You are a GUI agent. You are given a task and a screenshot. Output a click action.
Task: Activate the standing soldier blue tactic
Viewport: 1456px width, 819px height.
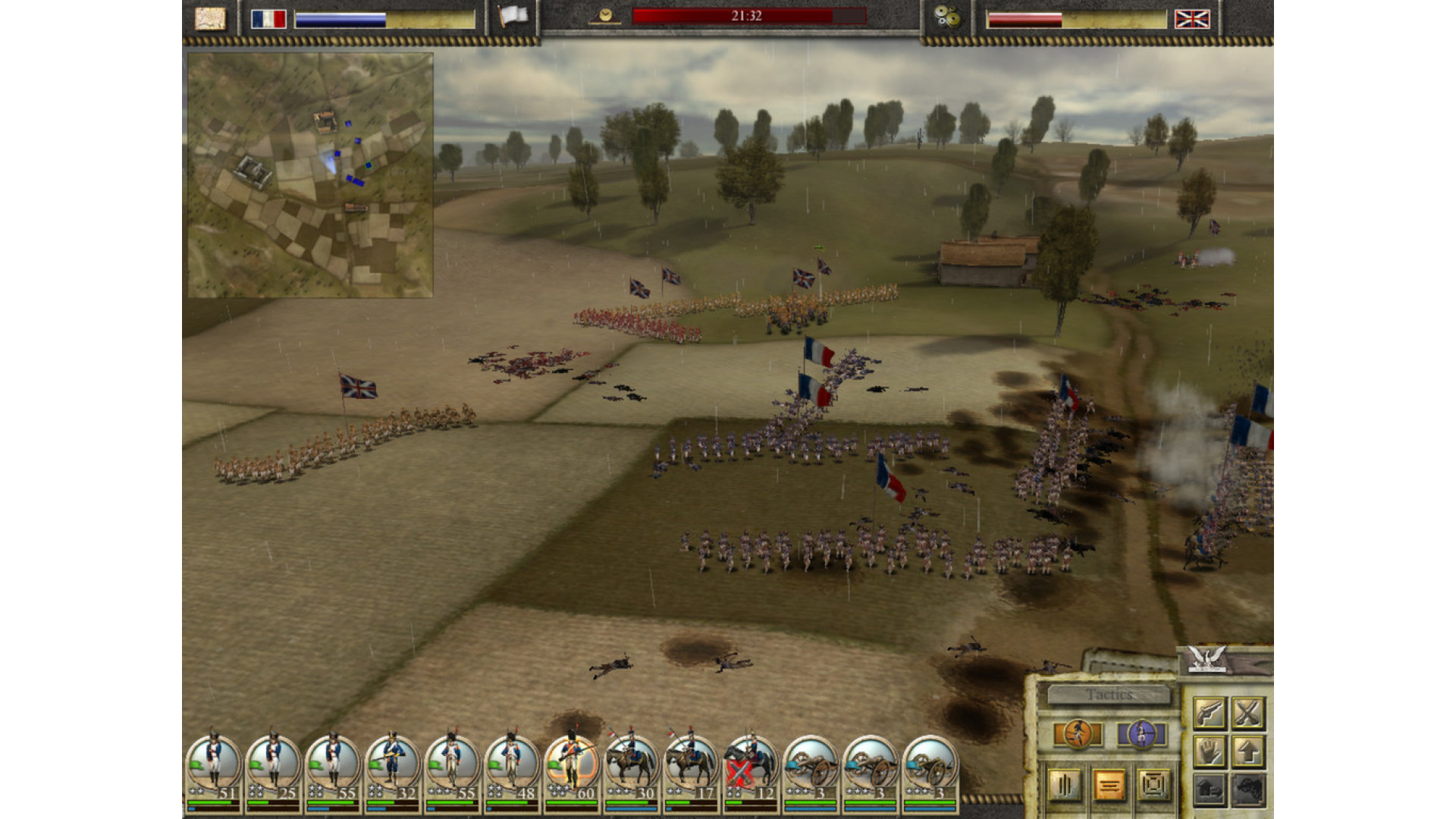pyautogui.click(x=1141, y=734)
